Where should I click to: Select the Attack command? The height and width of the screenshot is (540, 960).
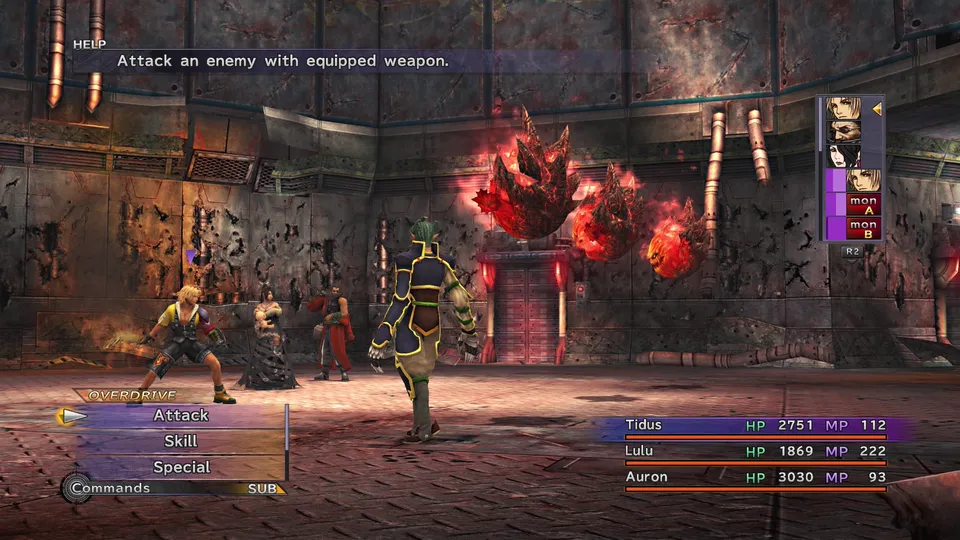181,415
